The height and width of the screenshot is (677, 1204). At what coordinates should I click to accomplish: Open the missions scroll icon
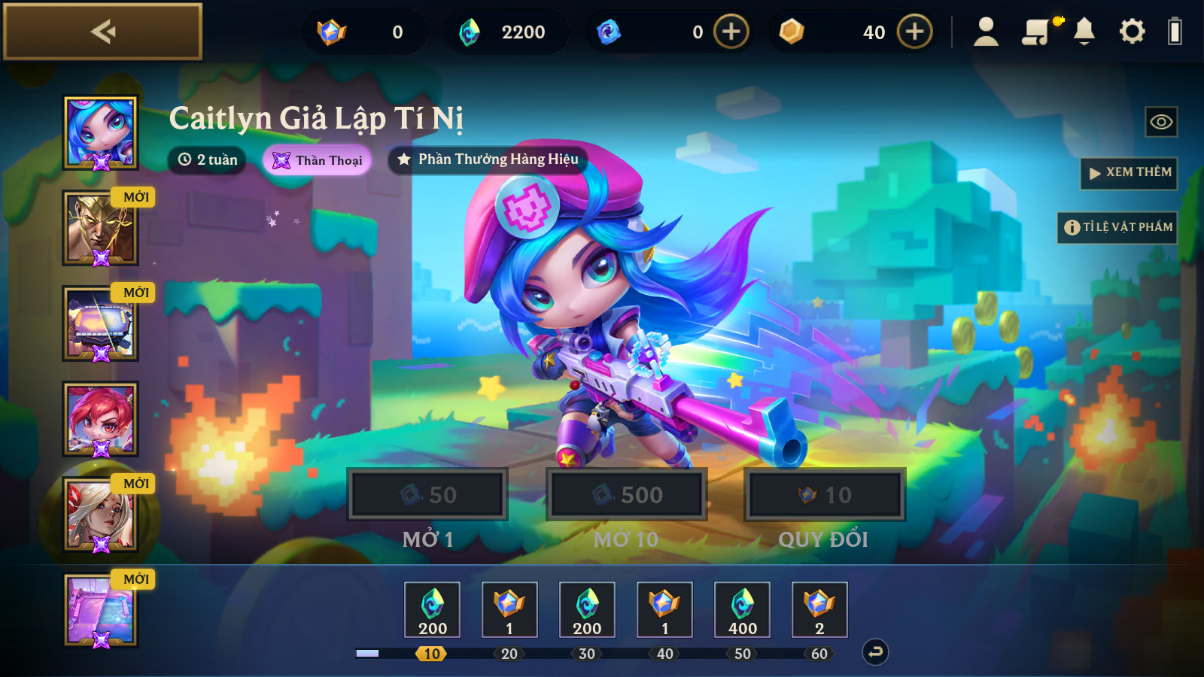1036,32
